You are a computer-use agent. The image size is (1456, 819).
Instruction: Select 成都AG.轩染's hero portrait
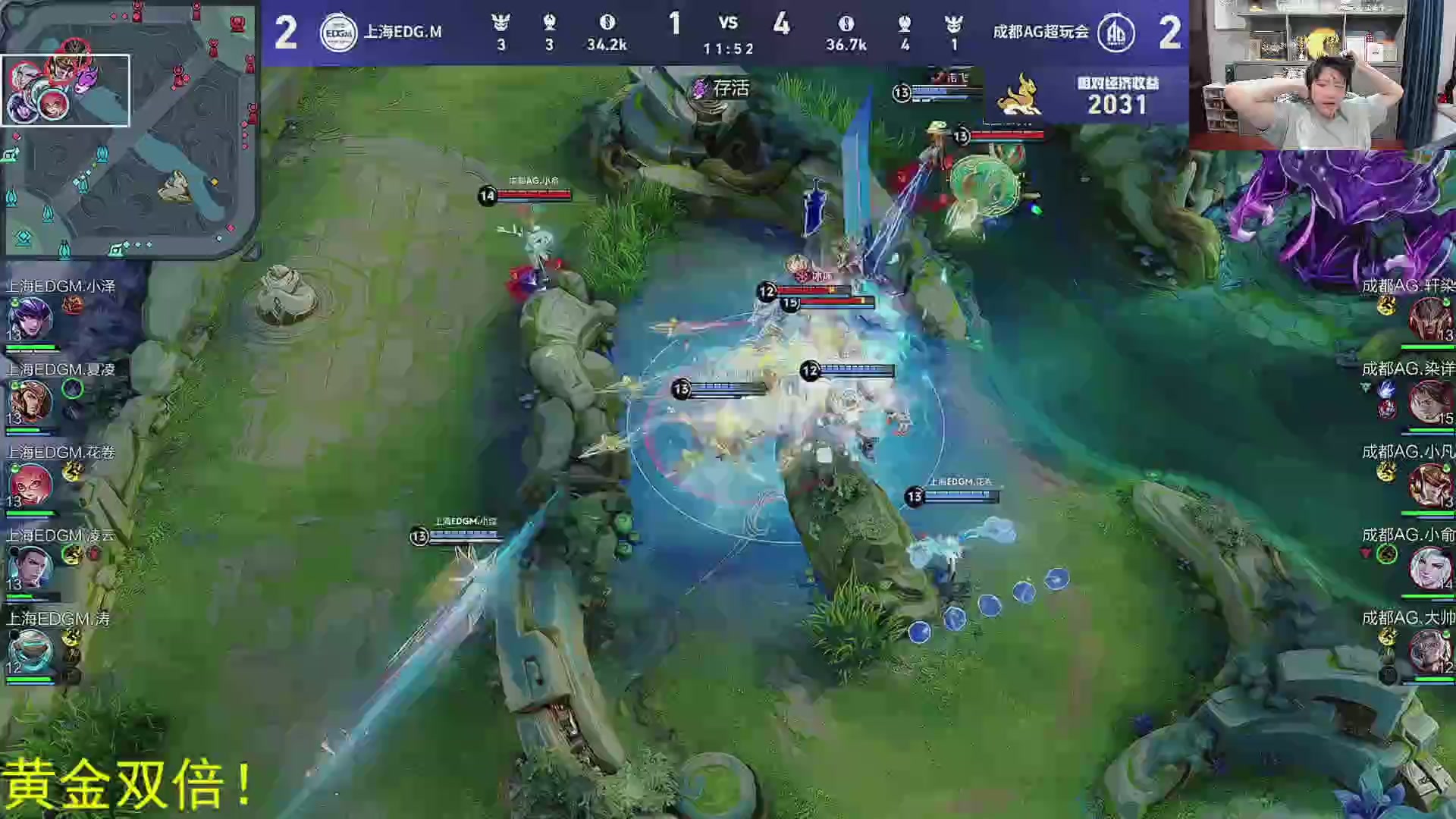1429,318
